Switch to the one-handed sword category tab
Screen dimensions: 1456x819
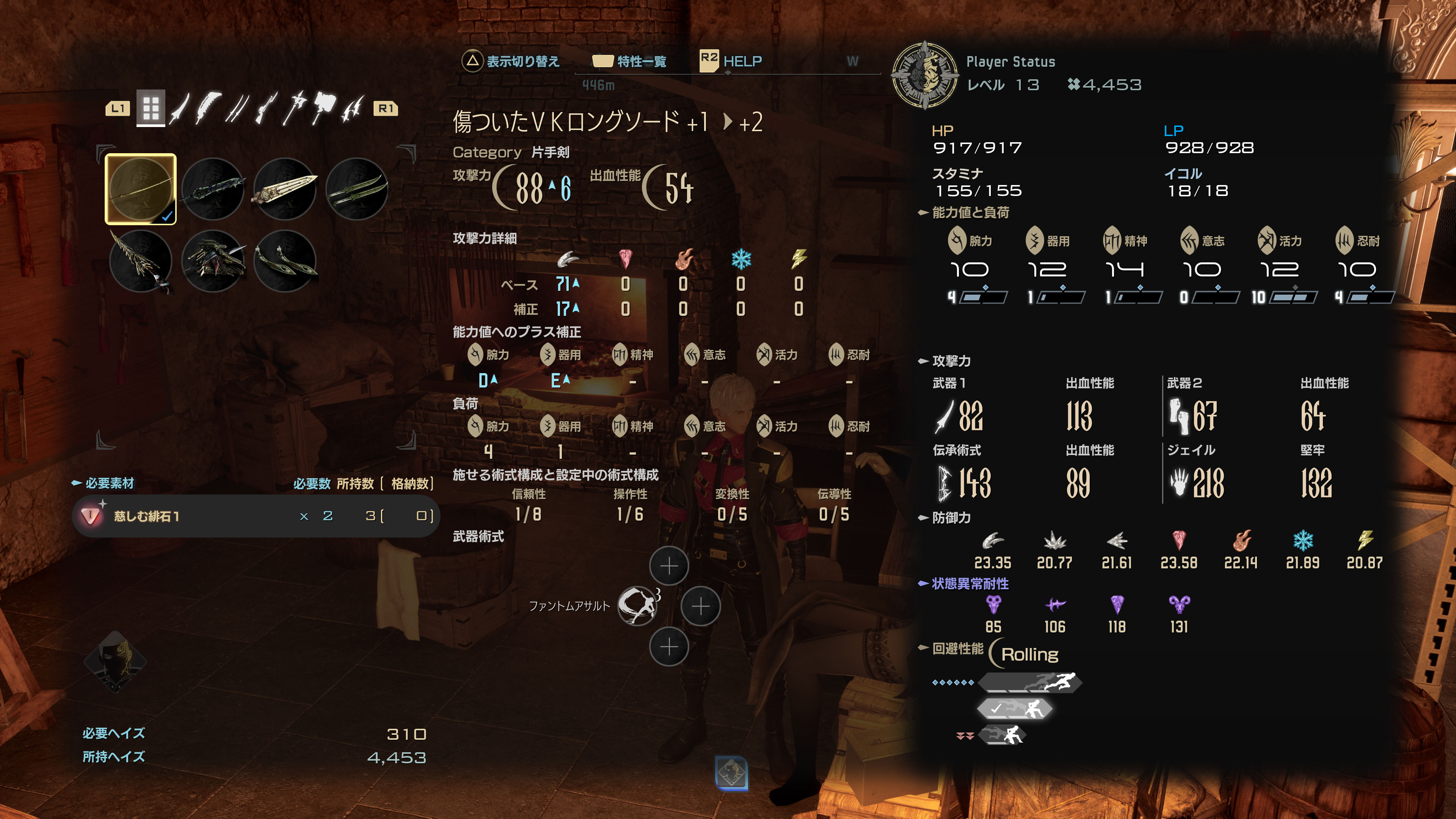click(x=180, y=108)
